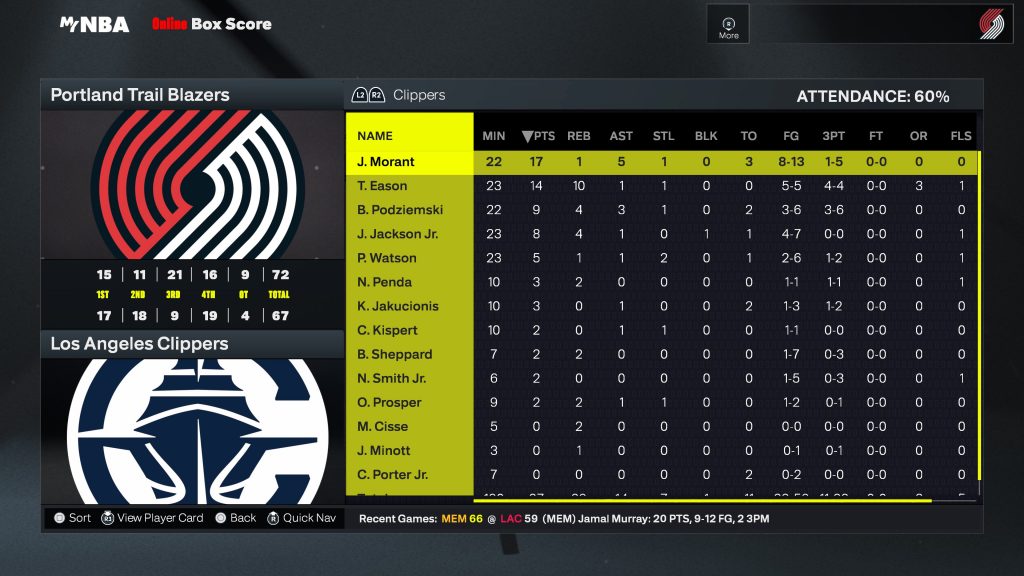Sort players by MIN column header
Viewport: 1024px width, 576px height.
pos(494,136)
